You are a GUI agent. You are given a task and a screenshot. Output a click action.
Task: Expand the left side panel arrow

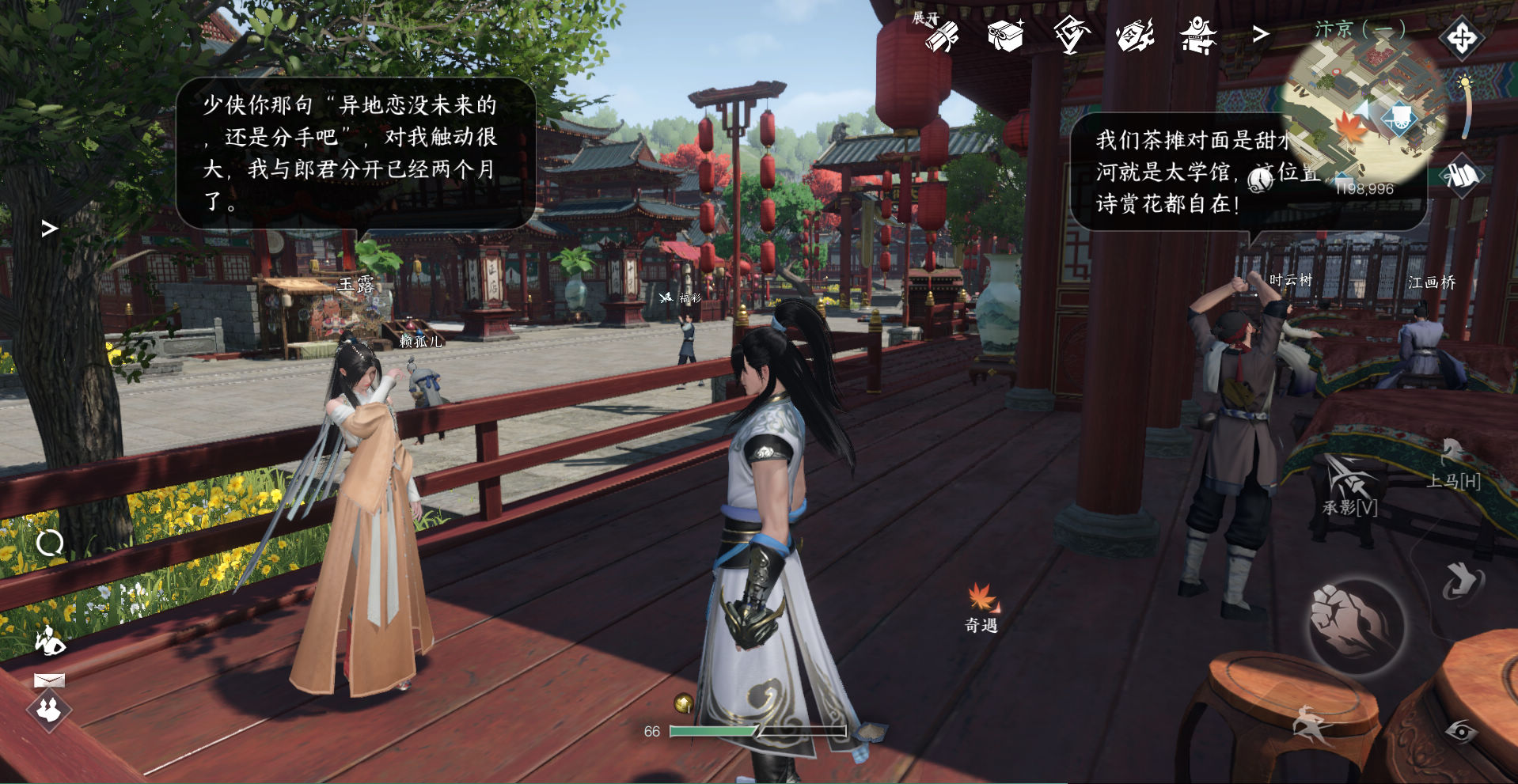click(x=49, y=229)
